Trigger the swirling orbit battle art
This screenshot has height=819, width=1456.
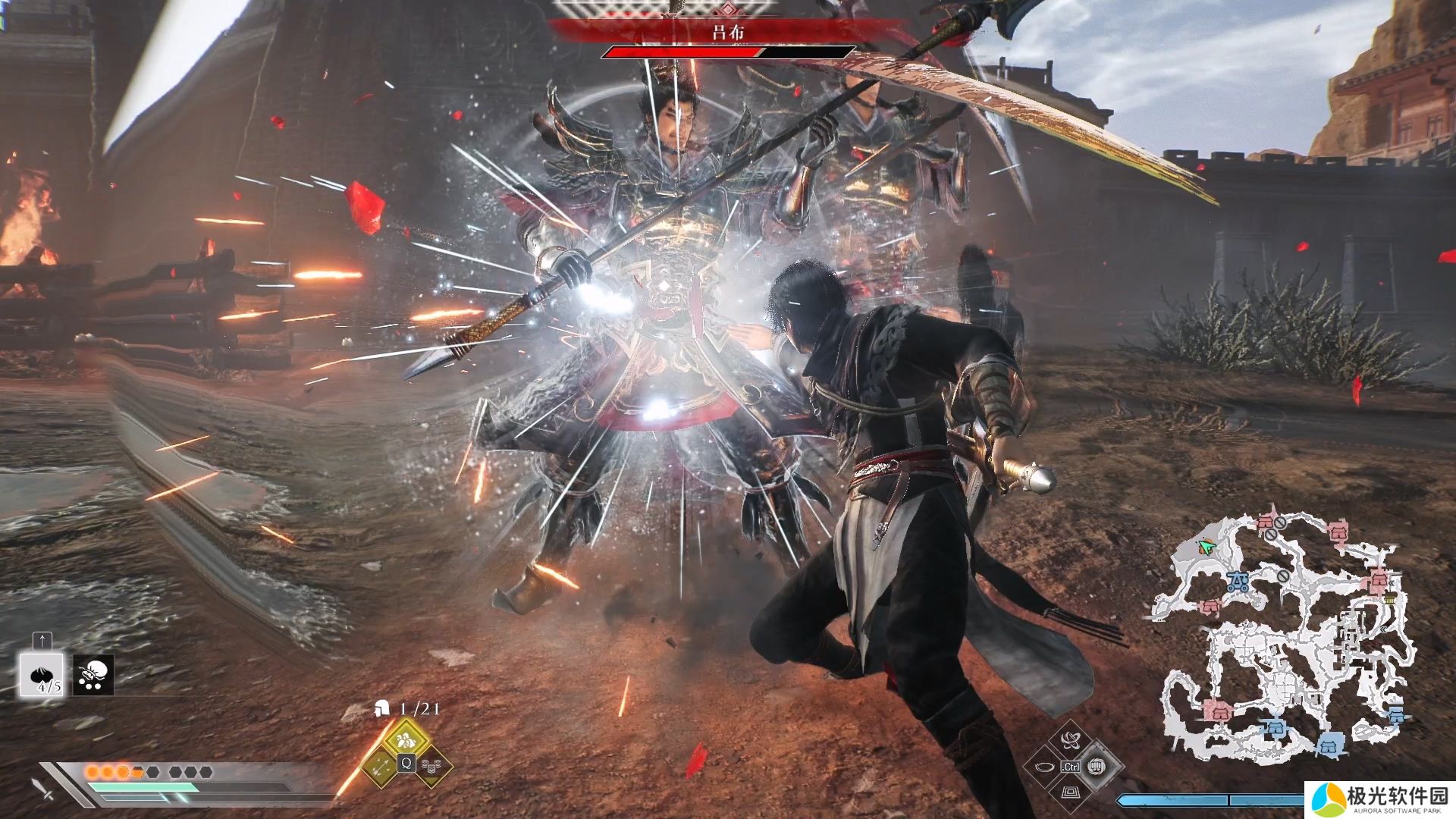click(1070, 740)
